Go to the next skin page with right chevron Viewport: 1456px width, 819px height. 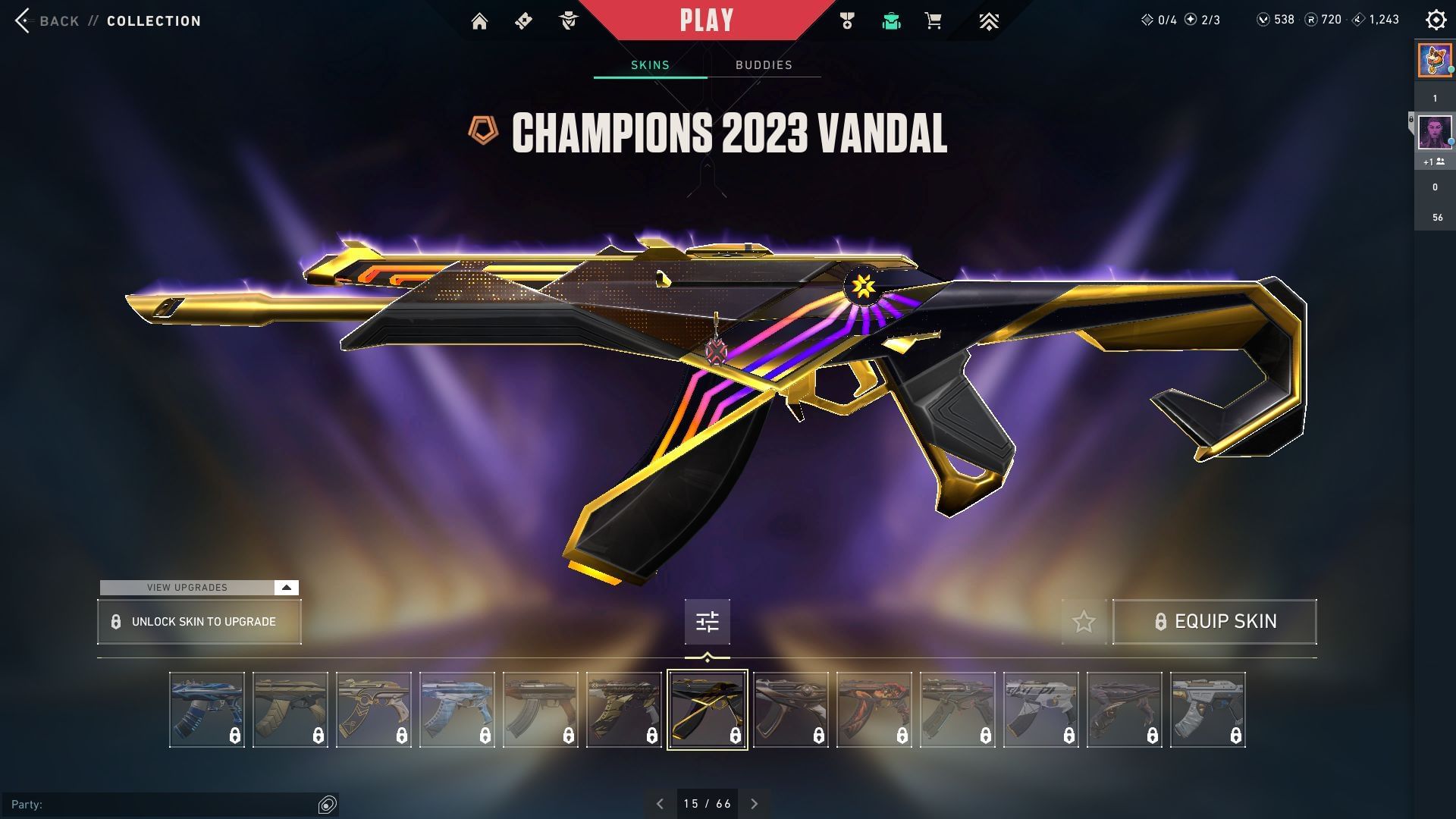[755, 802]
